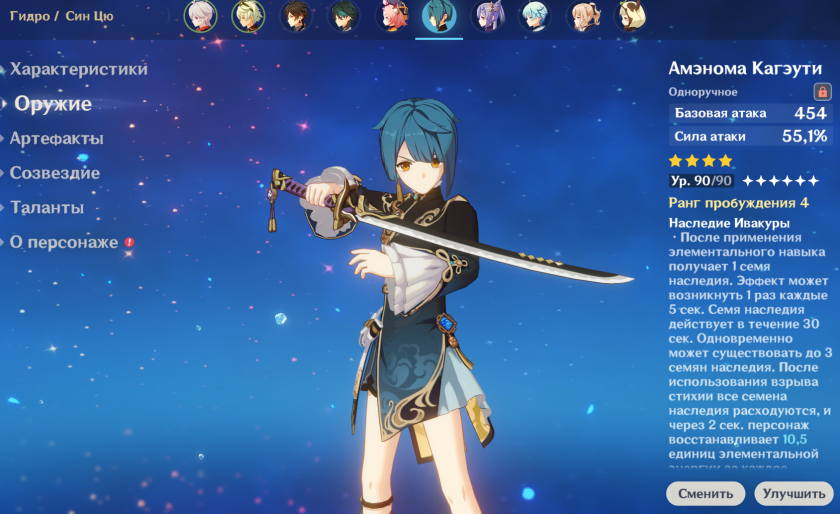The image size is (840, 514).
Task: Select the purple-haired Keqing portrait
Action: point(487,16)
